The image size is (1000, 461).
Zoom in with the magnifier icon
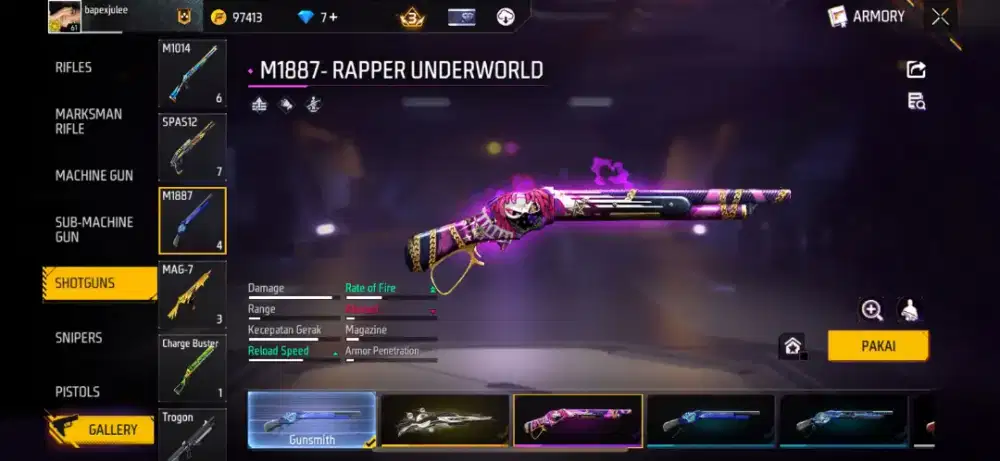pos(872,310)
